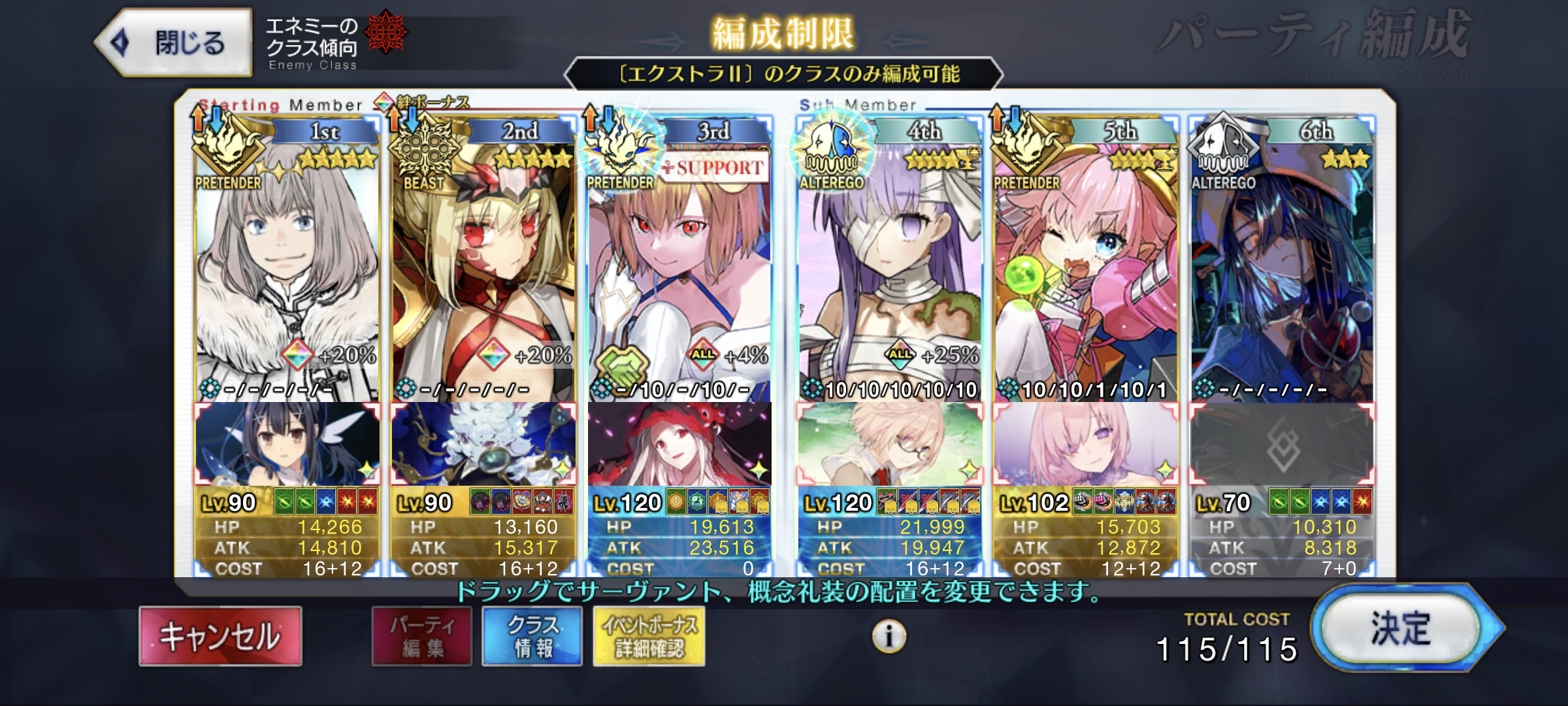
Task: View the enemy class tendency icon
Action: pyautogui.click(x=385, y=31)
